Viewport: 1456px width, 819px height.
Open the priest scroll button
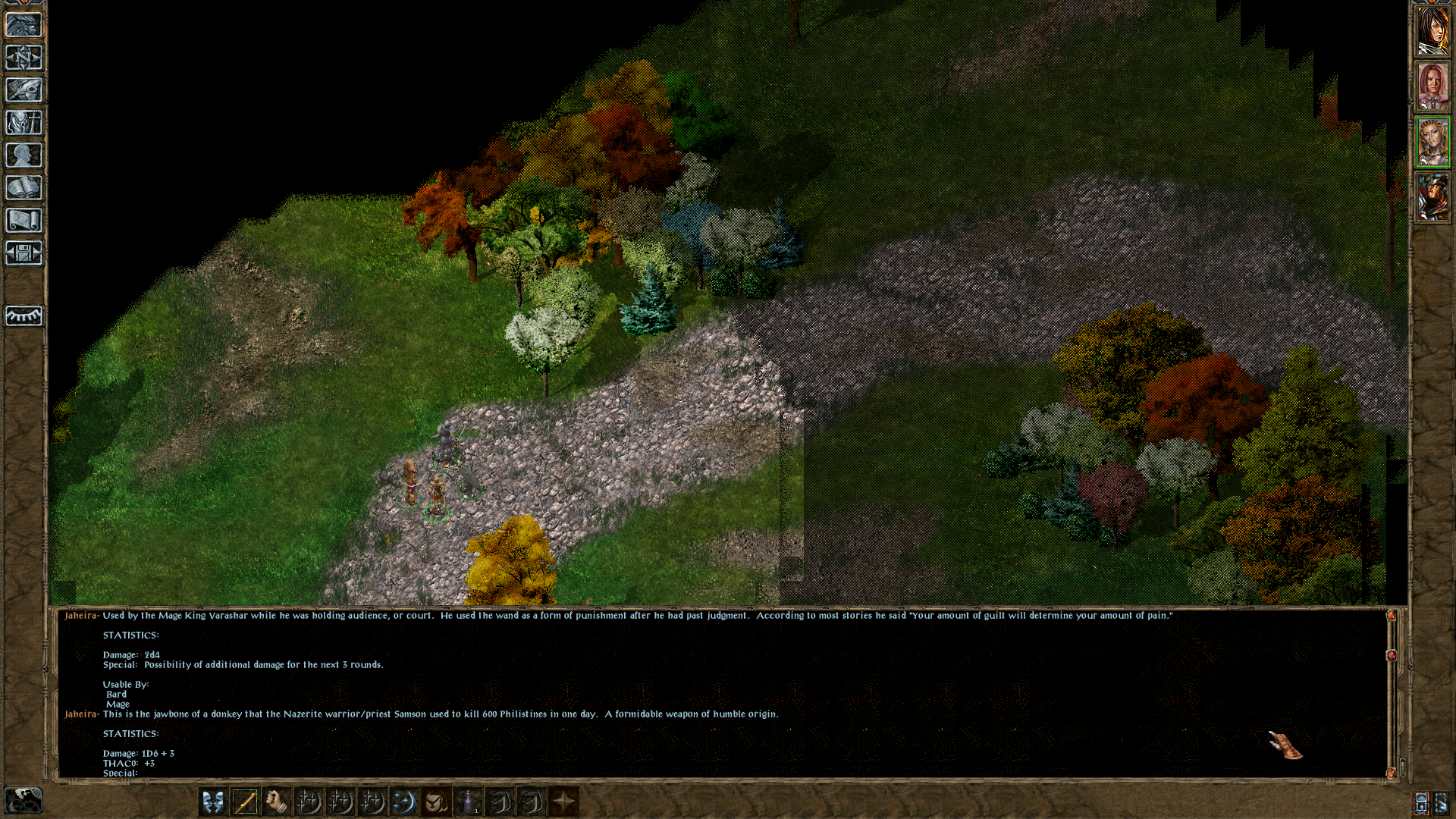tap(24, 221)
